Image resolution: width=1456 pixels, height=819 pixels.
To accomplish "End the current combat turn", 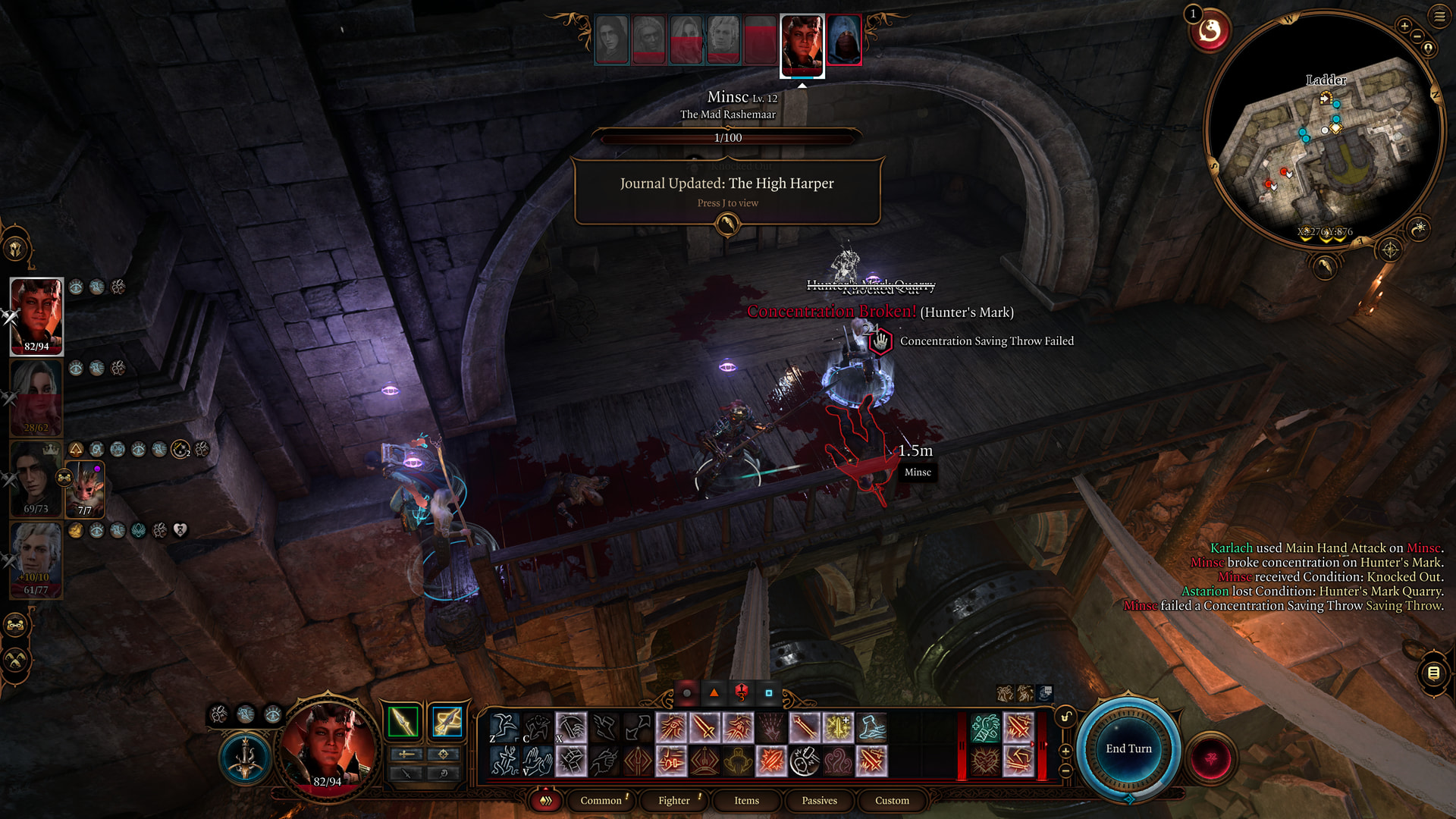I will point(1128,748).
